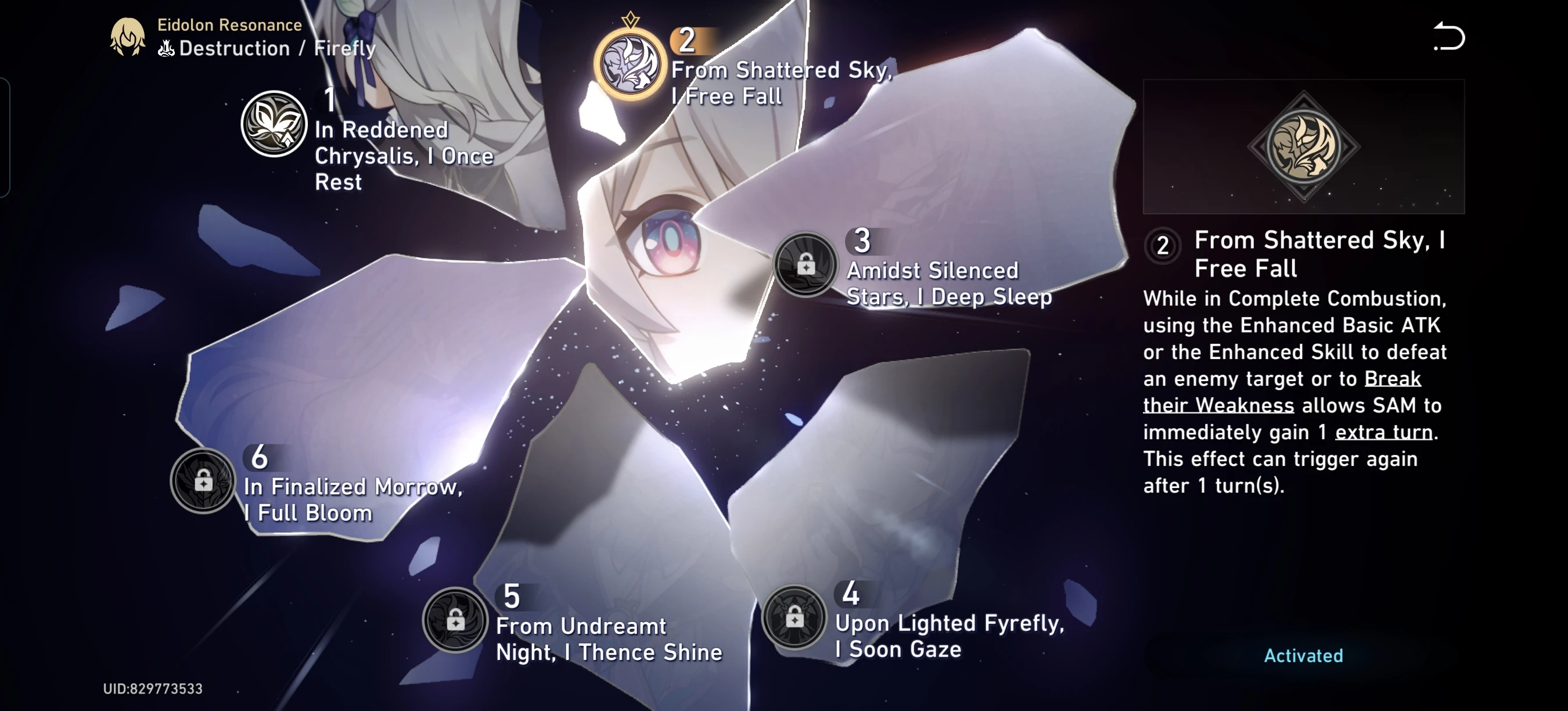
Task: Click the Activated status label
Action: pos(1303,656)
